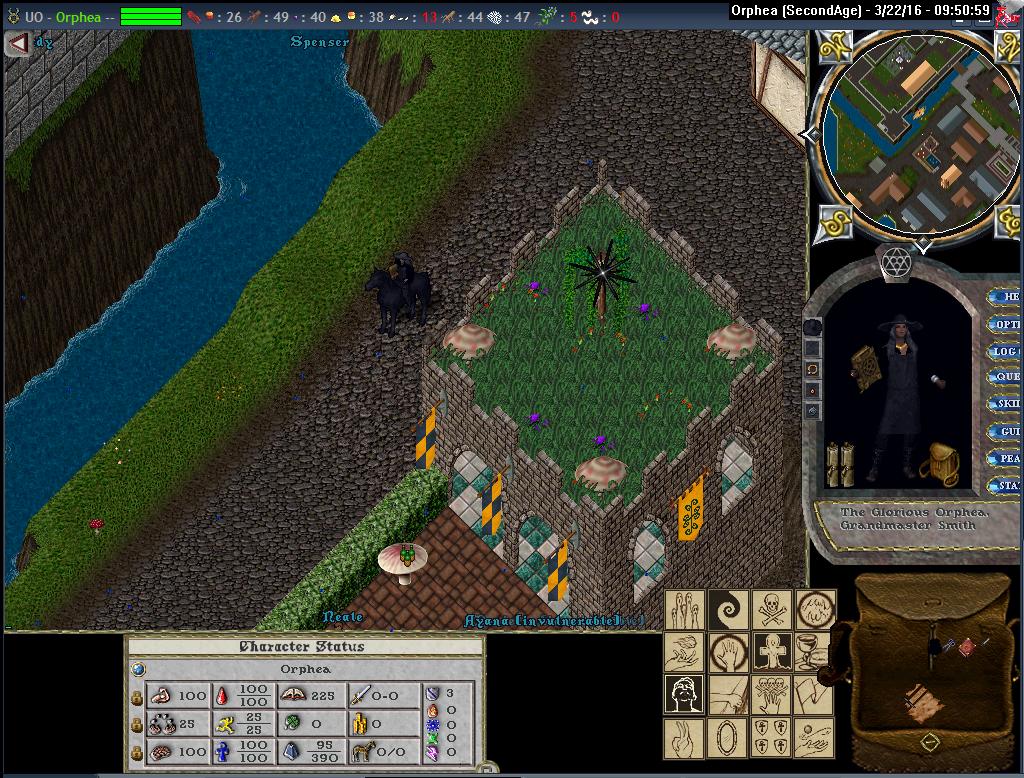
Task: Activate the oval mirror spell icon
Action: pyautogui.click(x=728, y=738)
